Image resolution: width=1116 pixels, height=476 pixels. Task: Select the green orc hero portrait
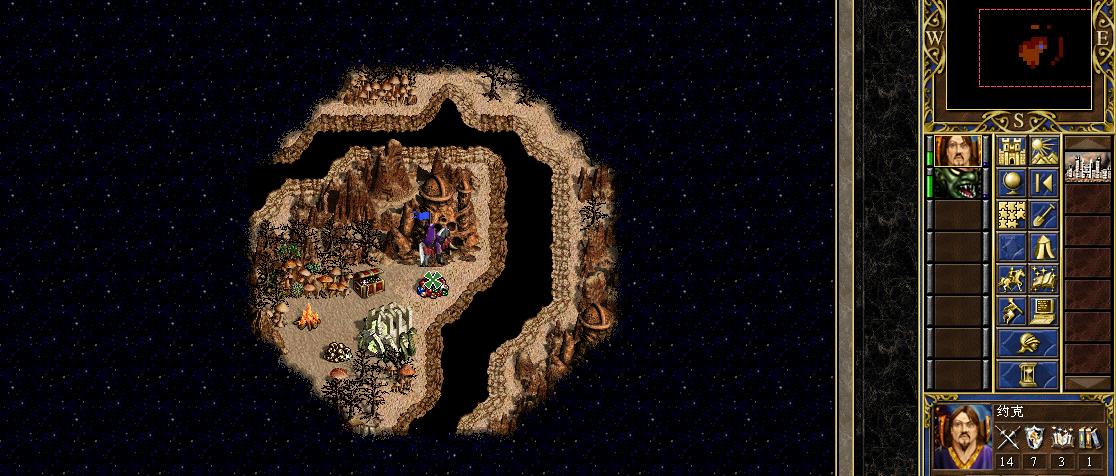(957, 184)
